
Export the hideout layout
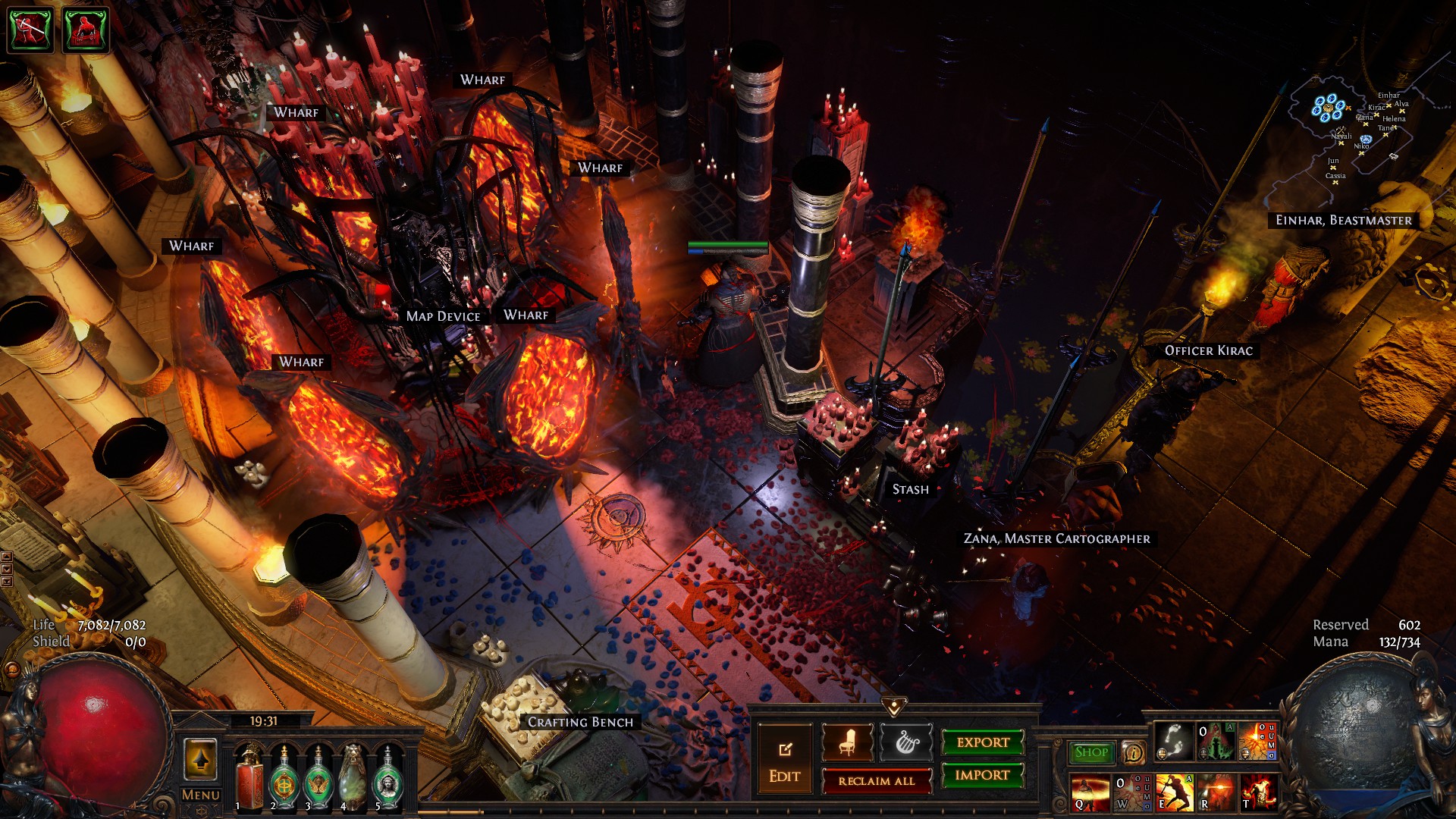(983, 742)
